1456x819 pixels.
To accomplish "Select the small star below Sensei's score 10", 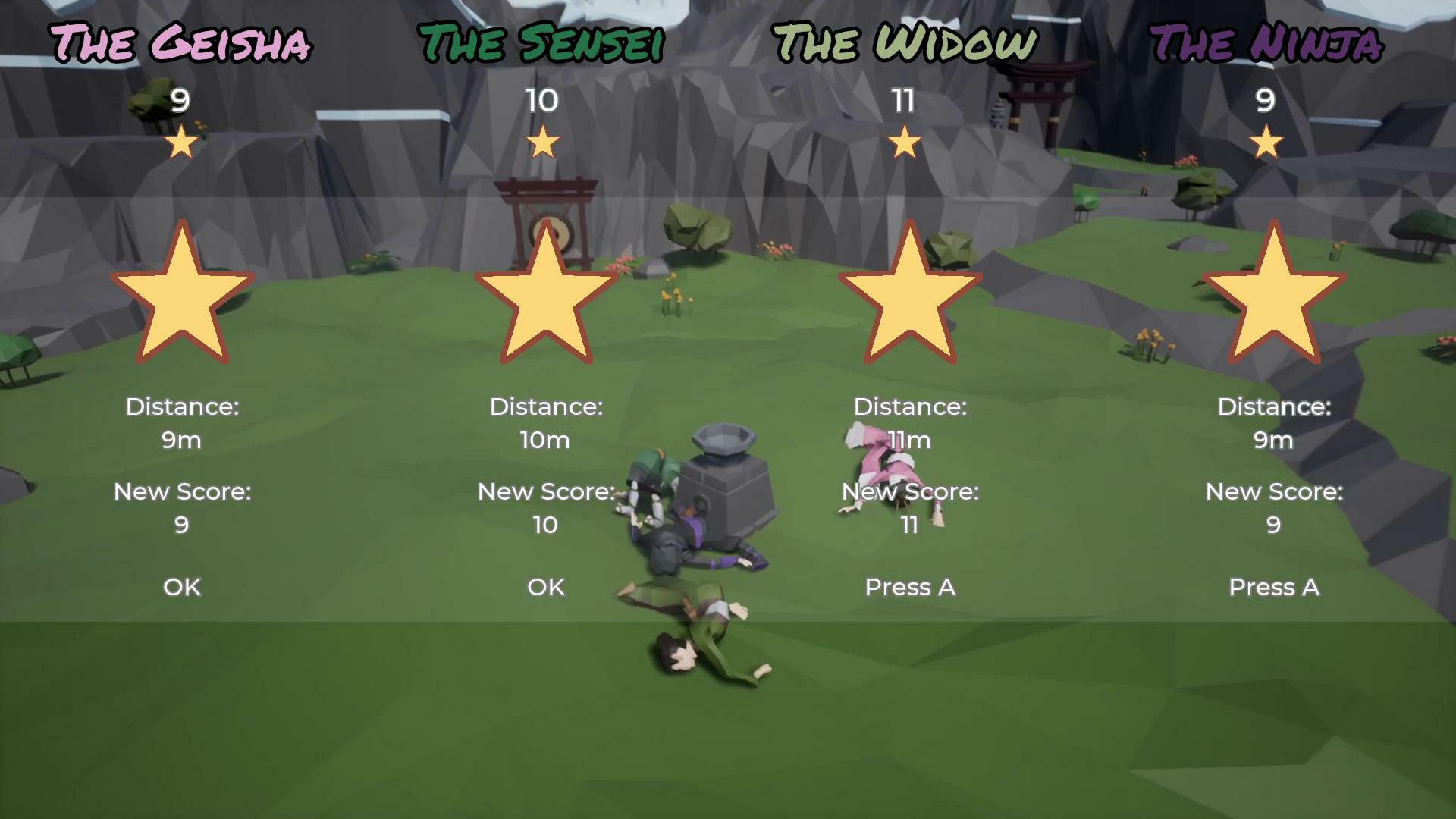I will [544, 141].
